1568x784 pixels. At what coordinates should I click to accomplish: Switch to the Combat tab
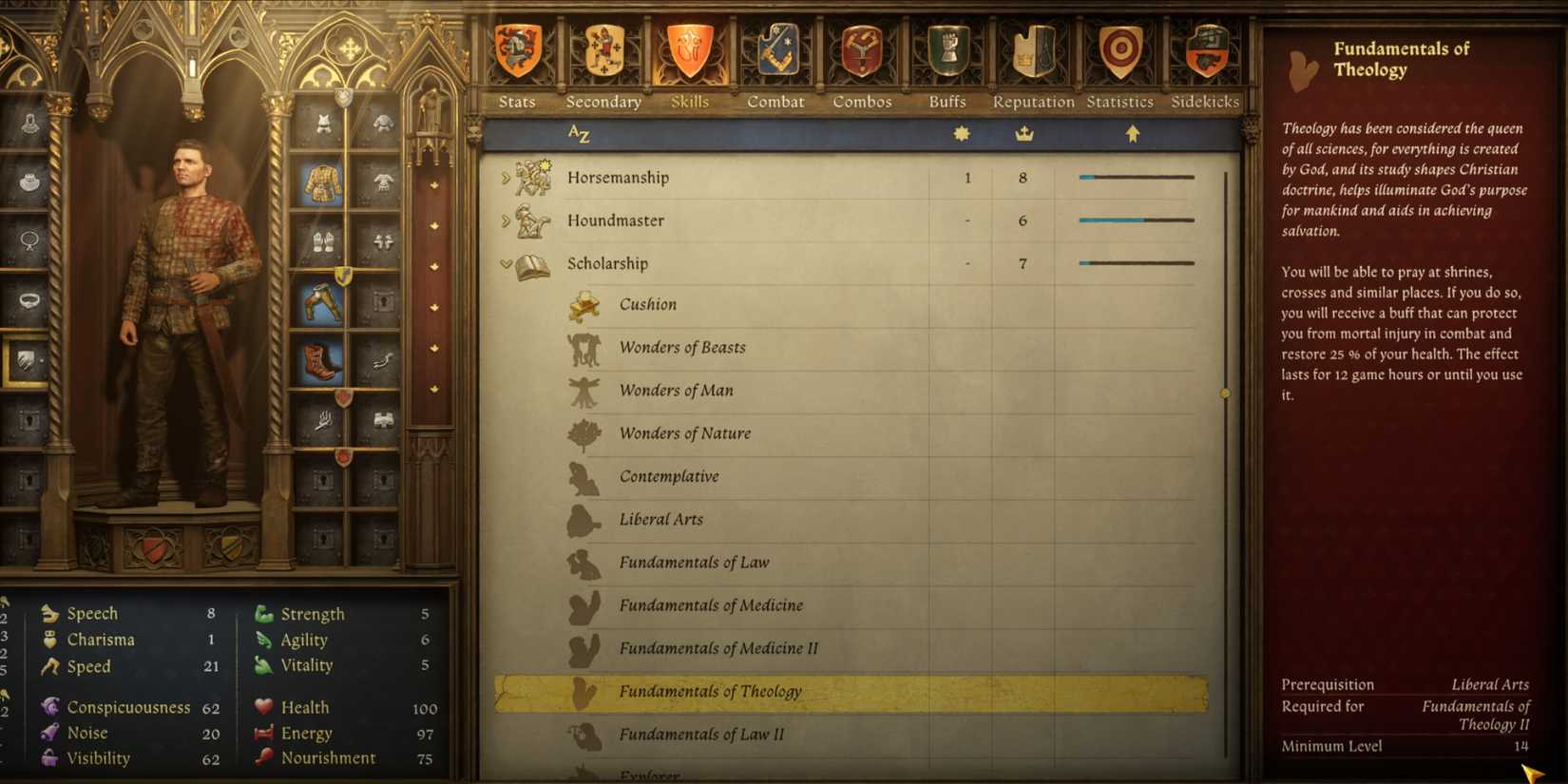point(775,102)
